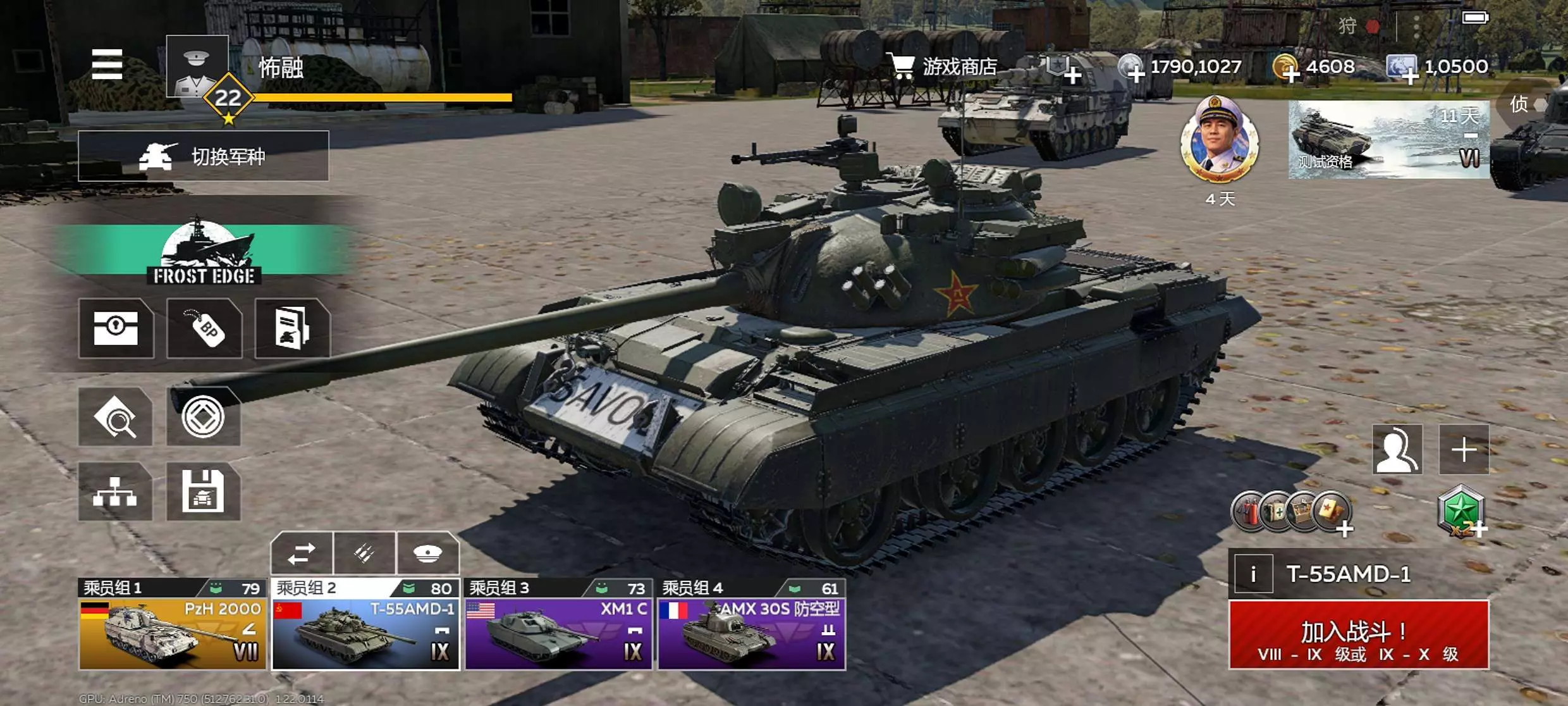Open the hamburger main menu
The height and width of the screenshot is (706, 1568).
tap(107, 65)
